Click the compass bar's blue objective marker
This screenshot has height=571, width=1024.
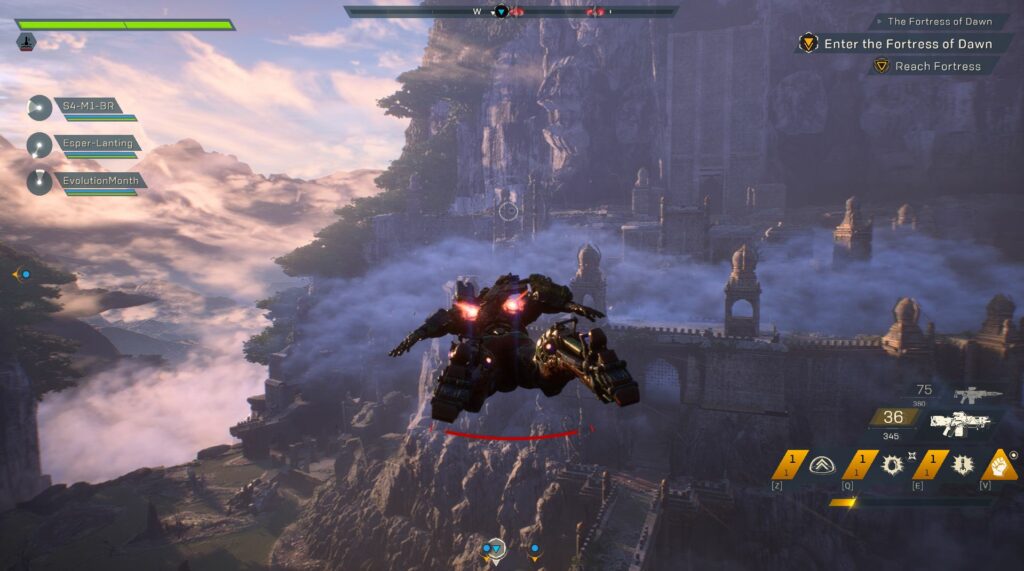(502, 12)
